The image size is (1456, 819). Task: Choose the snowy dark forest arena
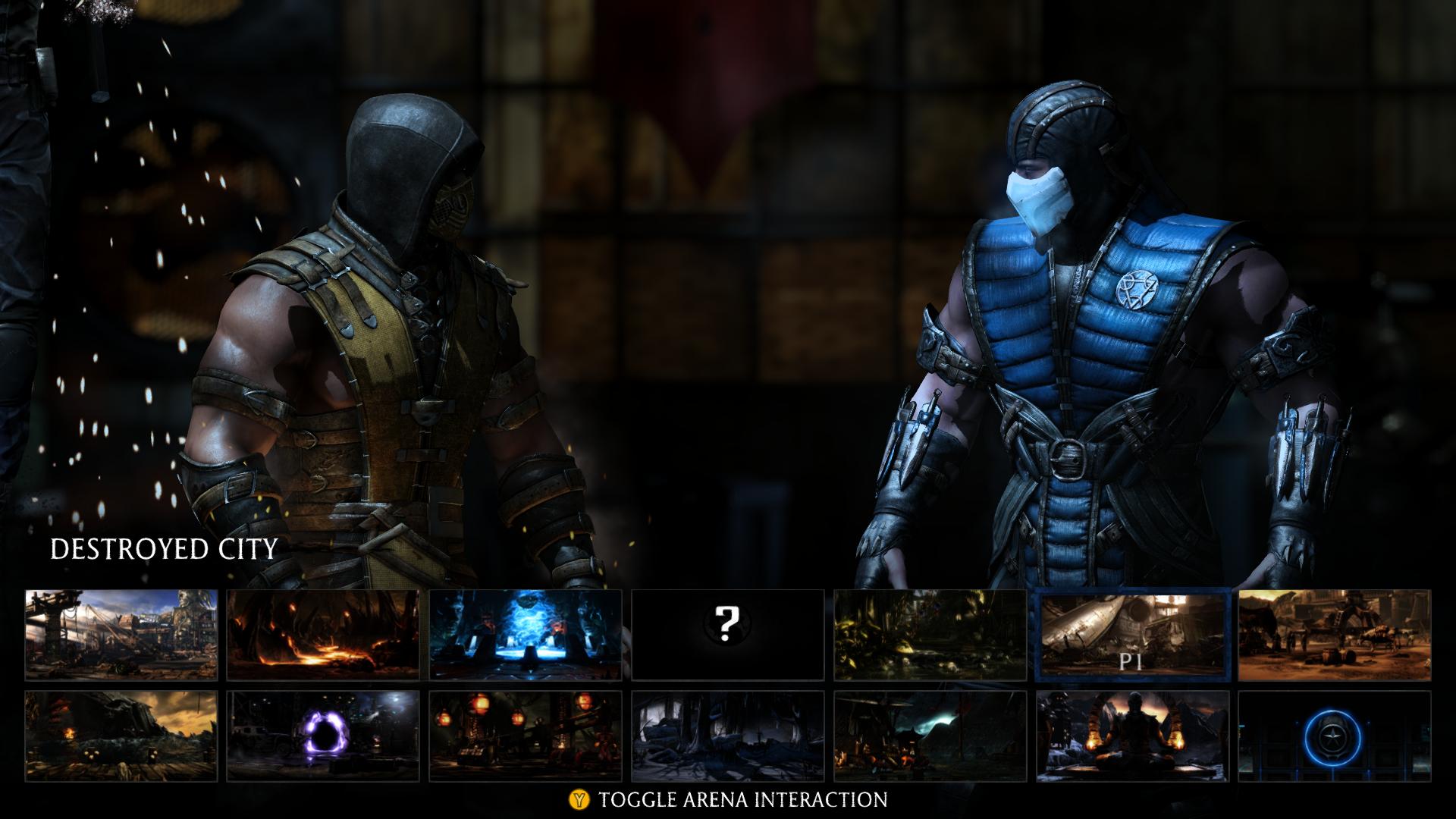pos(728,736)
